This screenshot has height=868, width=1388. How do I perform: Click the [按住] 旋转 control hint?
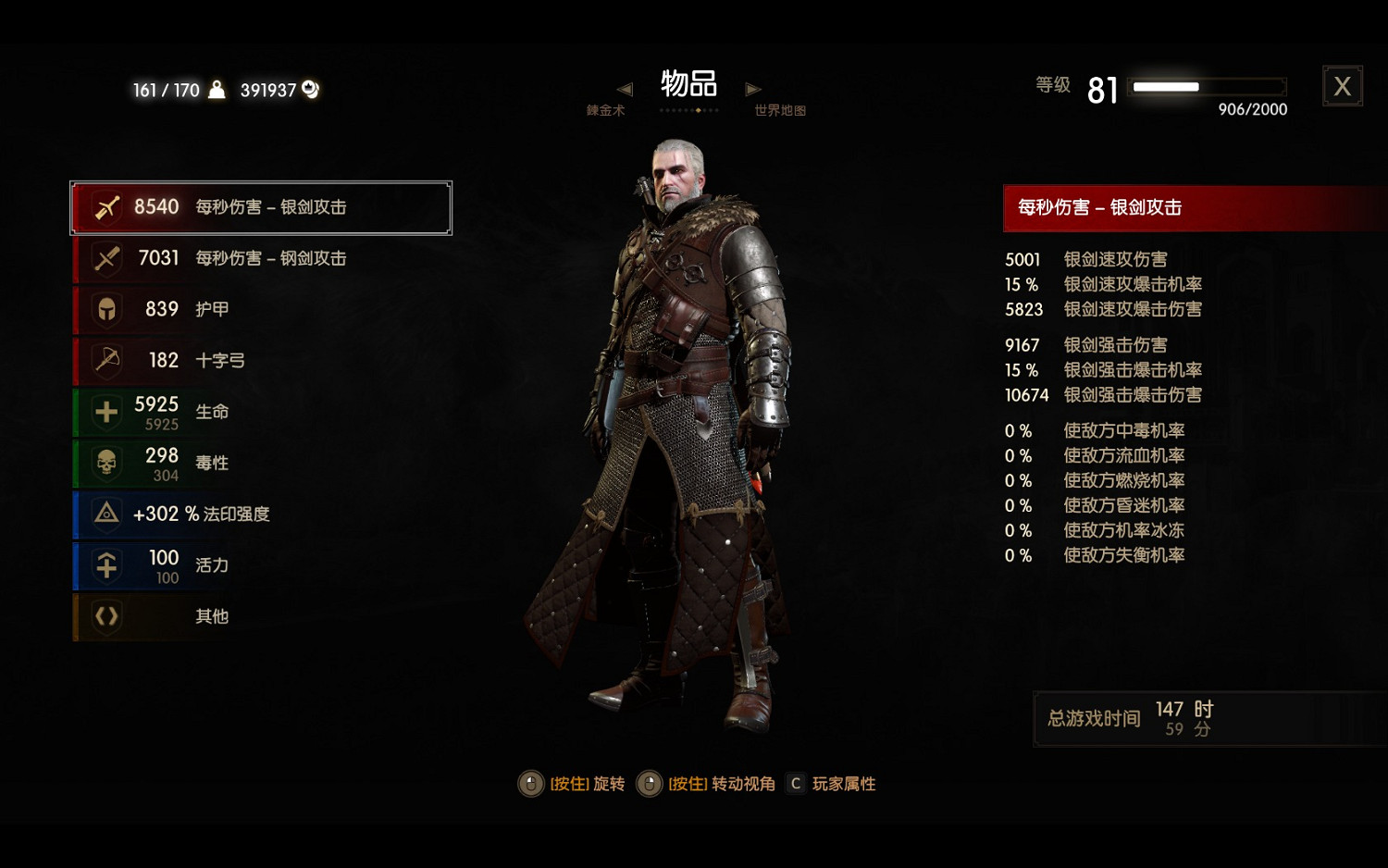click(572, 783)
